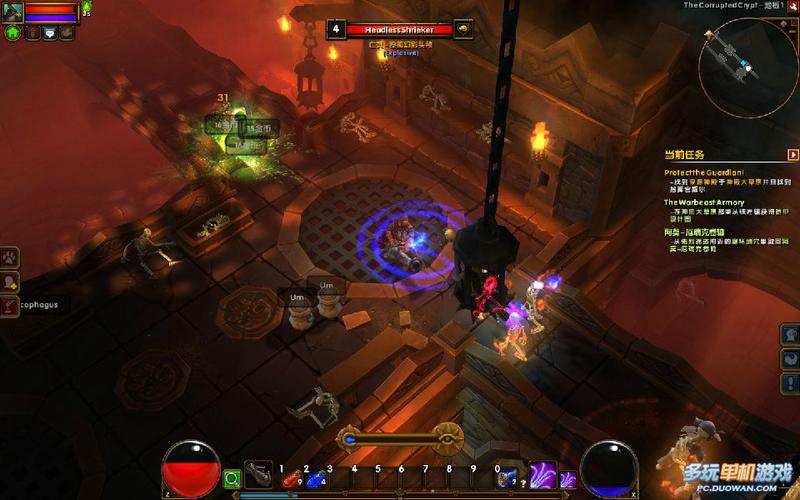The height and width of the screenshot is (500, 800).
Task: Click the player character portrait
Action: coord(12,12)
